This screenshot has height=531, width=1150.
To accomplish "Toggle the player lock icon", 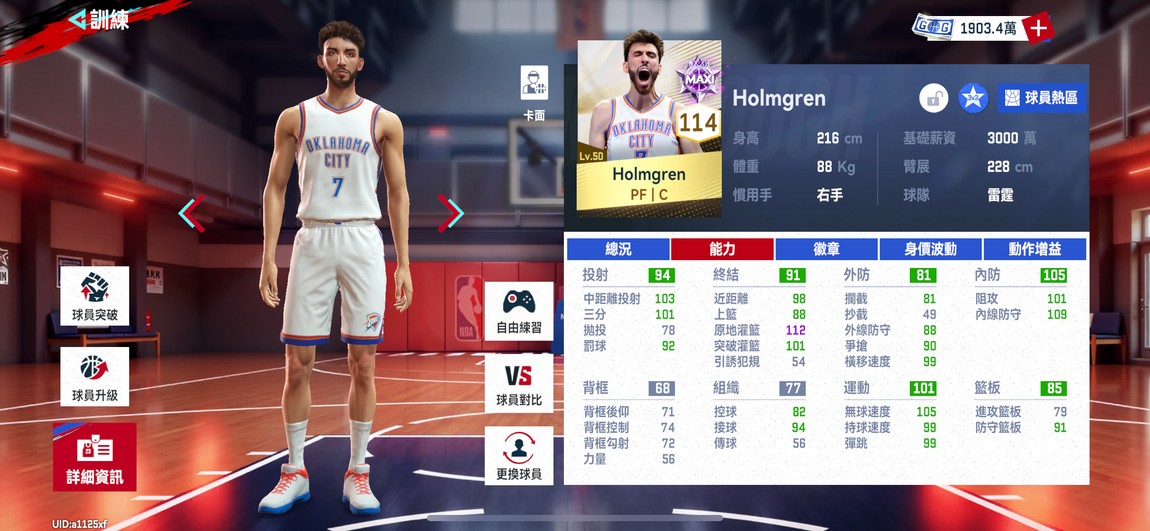I will pos(934,98).
